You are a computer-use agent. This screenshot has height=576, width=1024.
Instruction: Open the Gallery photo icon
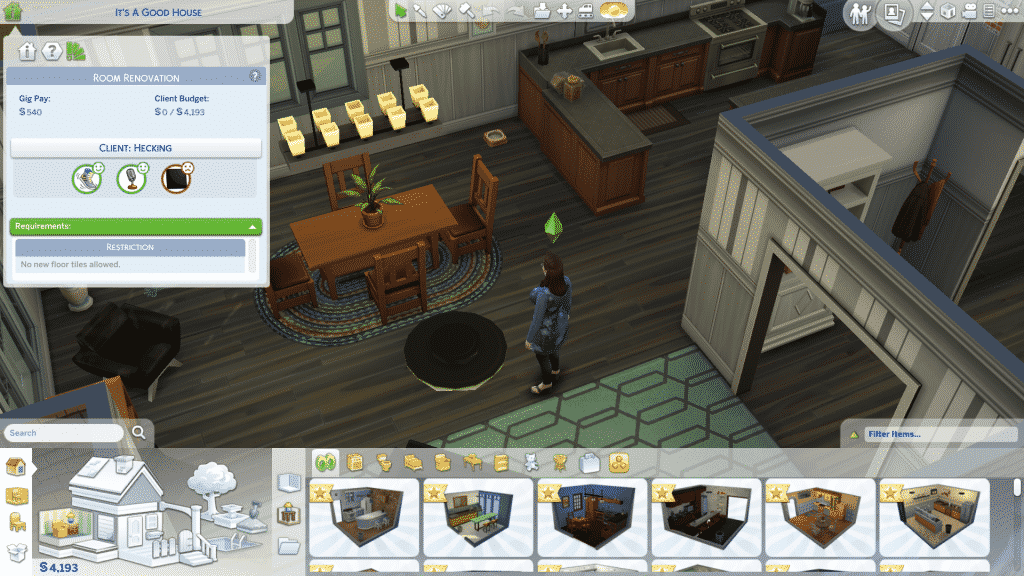pos(893,13)
